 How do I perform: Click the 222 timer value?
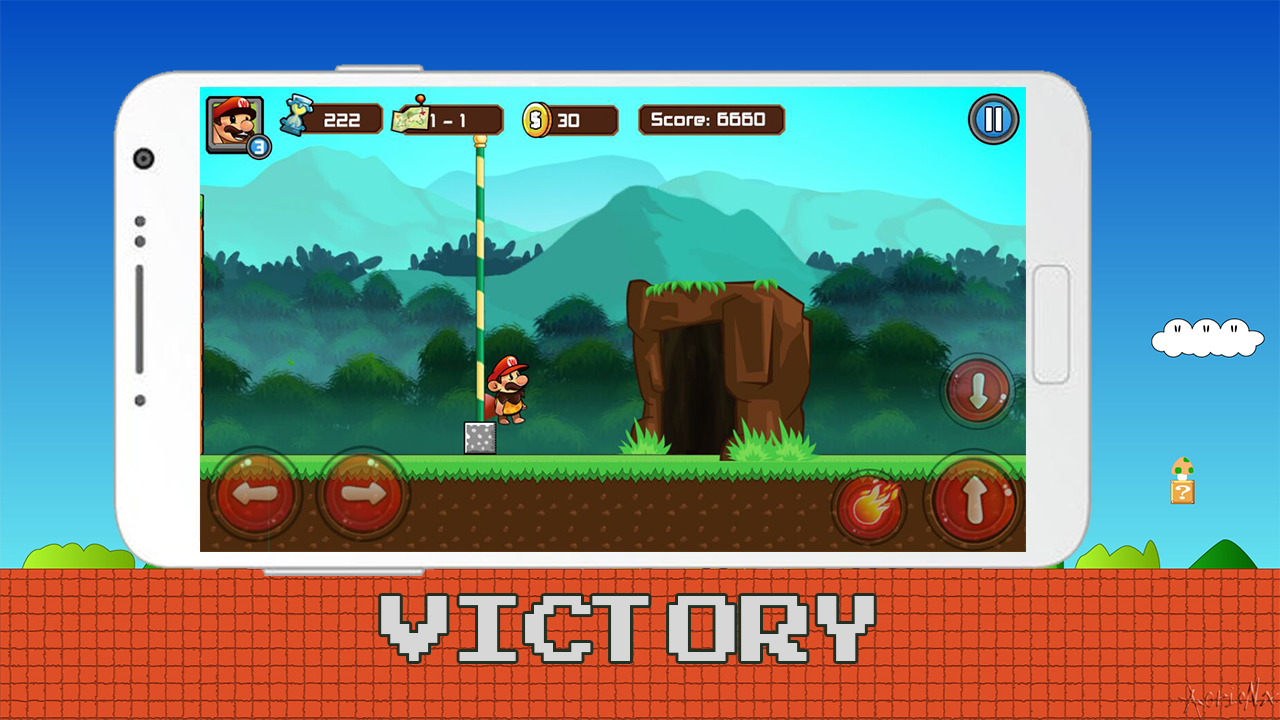click(343, 119)
